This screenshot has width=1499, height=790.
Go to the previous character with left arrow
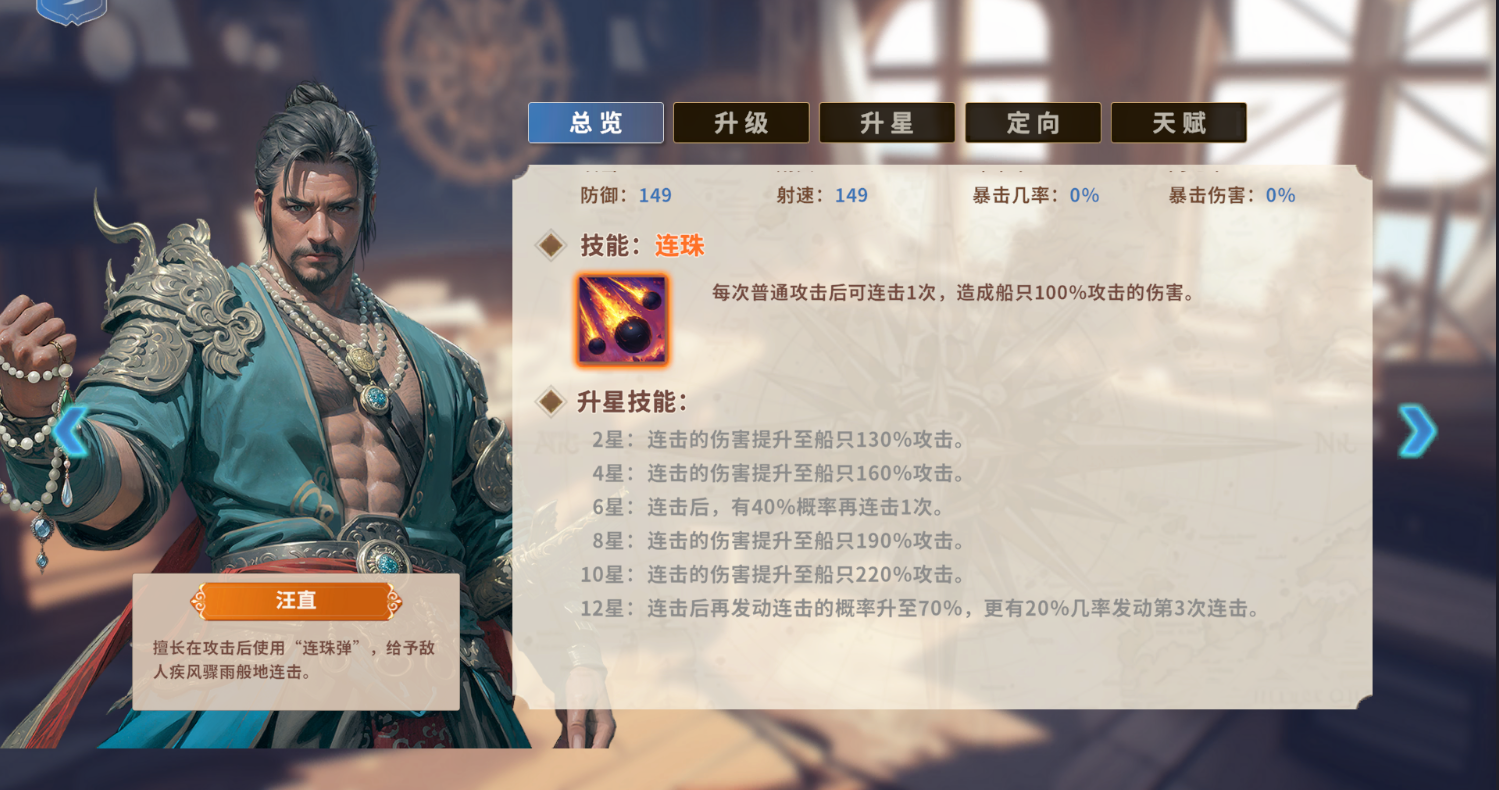[68, 430]
